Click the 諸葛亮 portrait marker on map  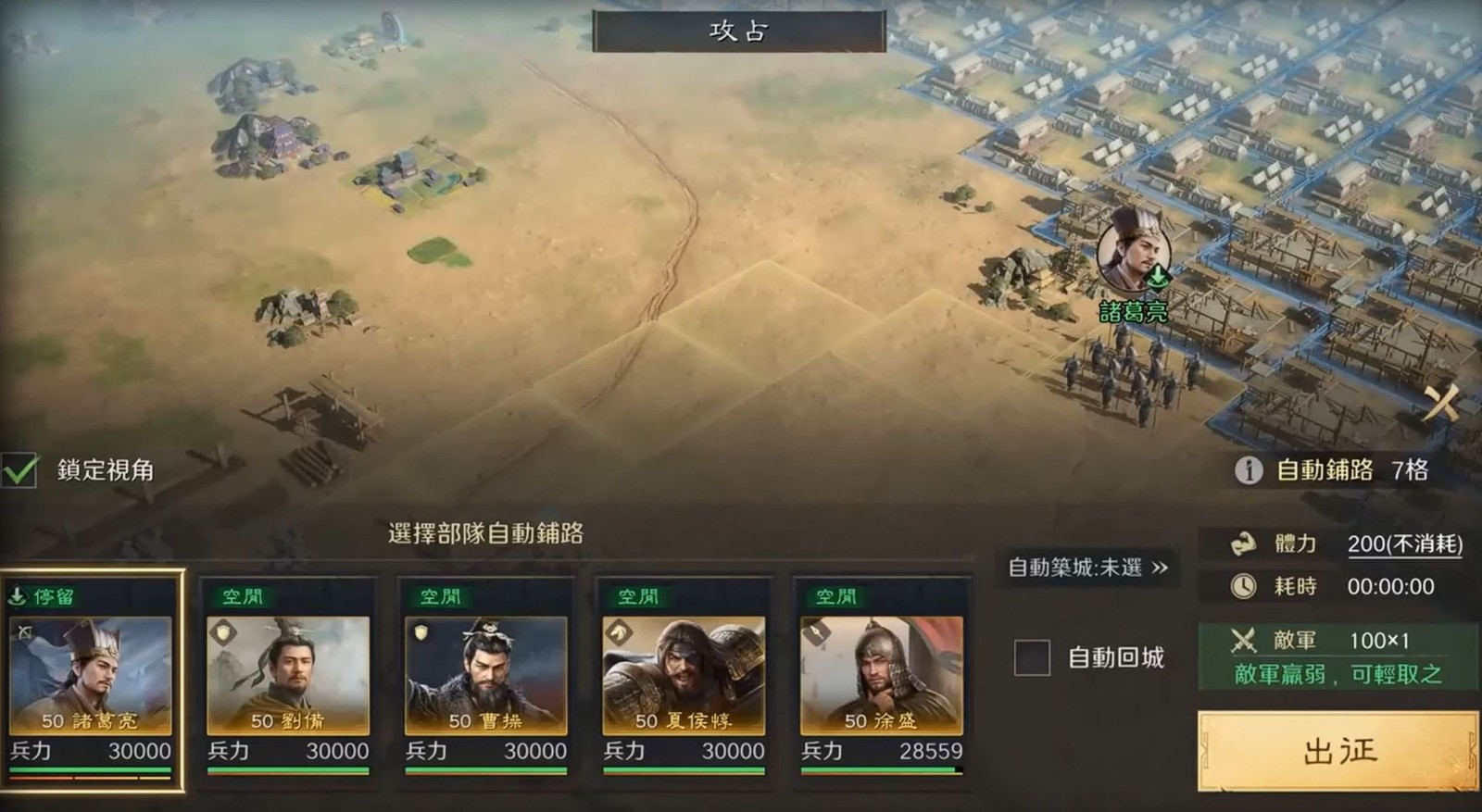[x=1134, y=252]
